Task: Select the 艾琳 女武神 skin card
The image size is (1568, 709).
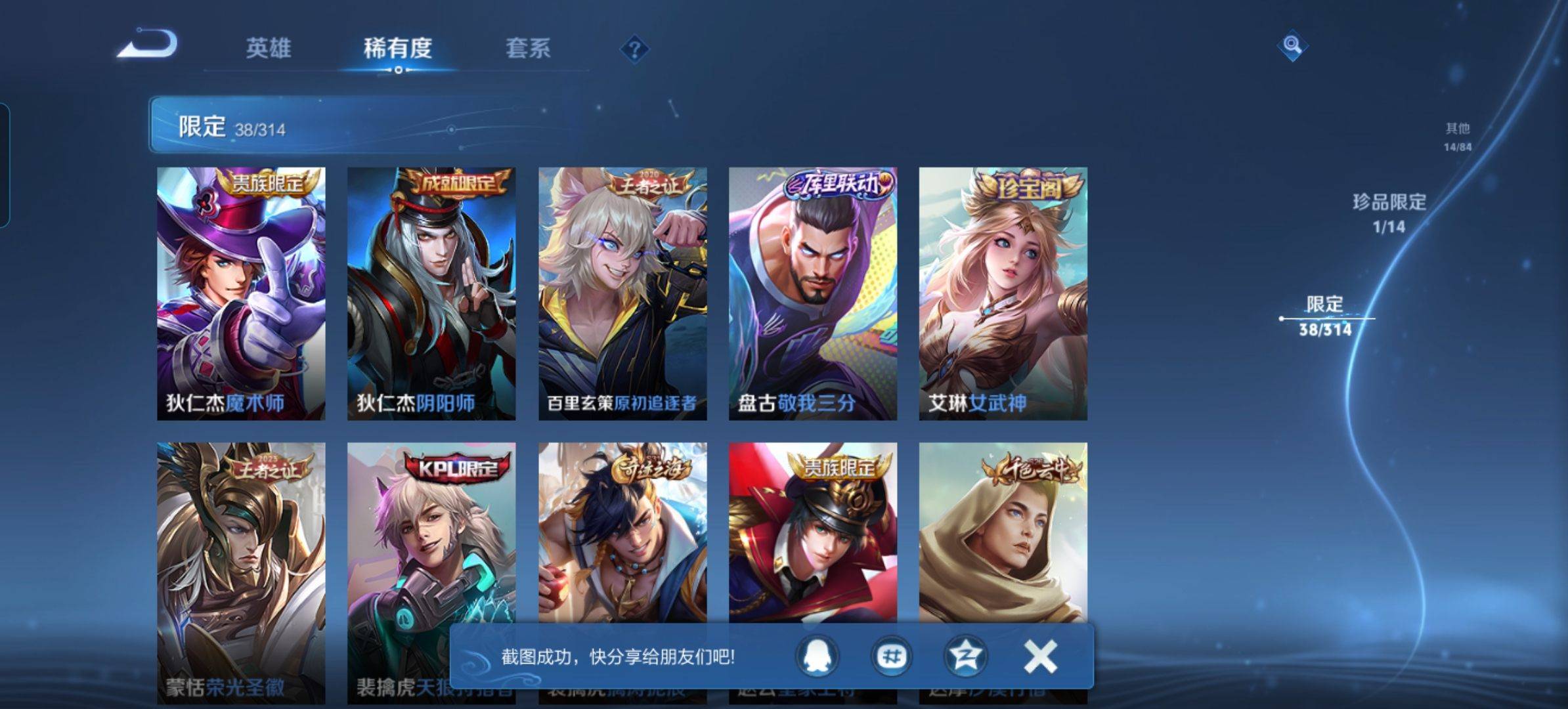Action: pyautogui.click(x=1003, y=293)
